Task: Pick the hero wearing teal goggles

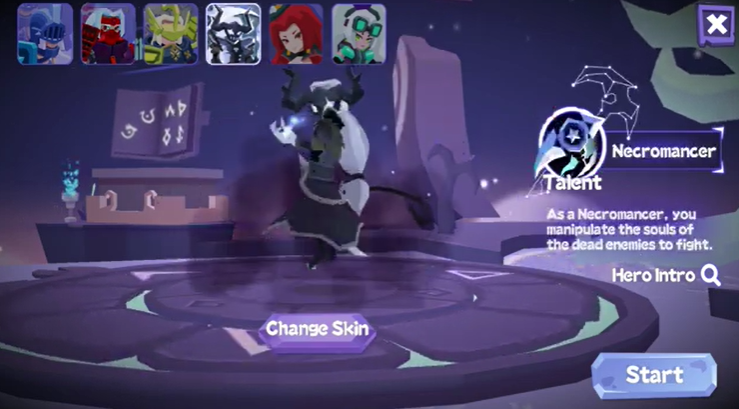Action: point(359,34)
